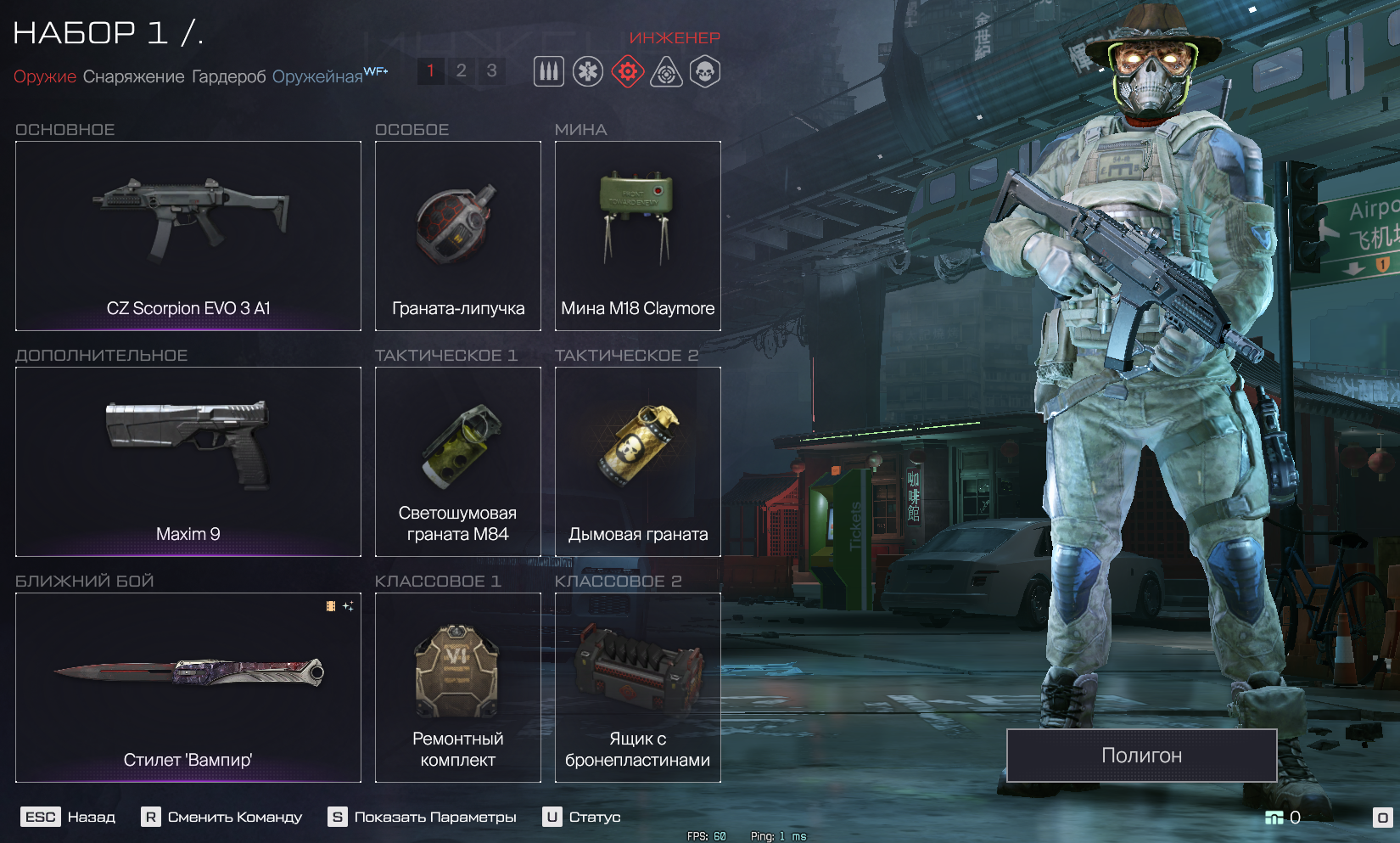Select the Мина M18 Claymore slot
Viewport: 1400px width, 843px height.
click(x=638, y=236)
